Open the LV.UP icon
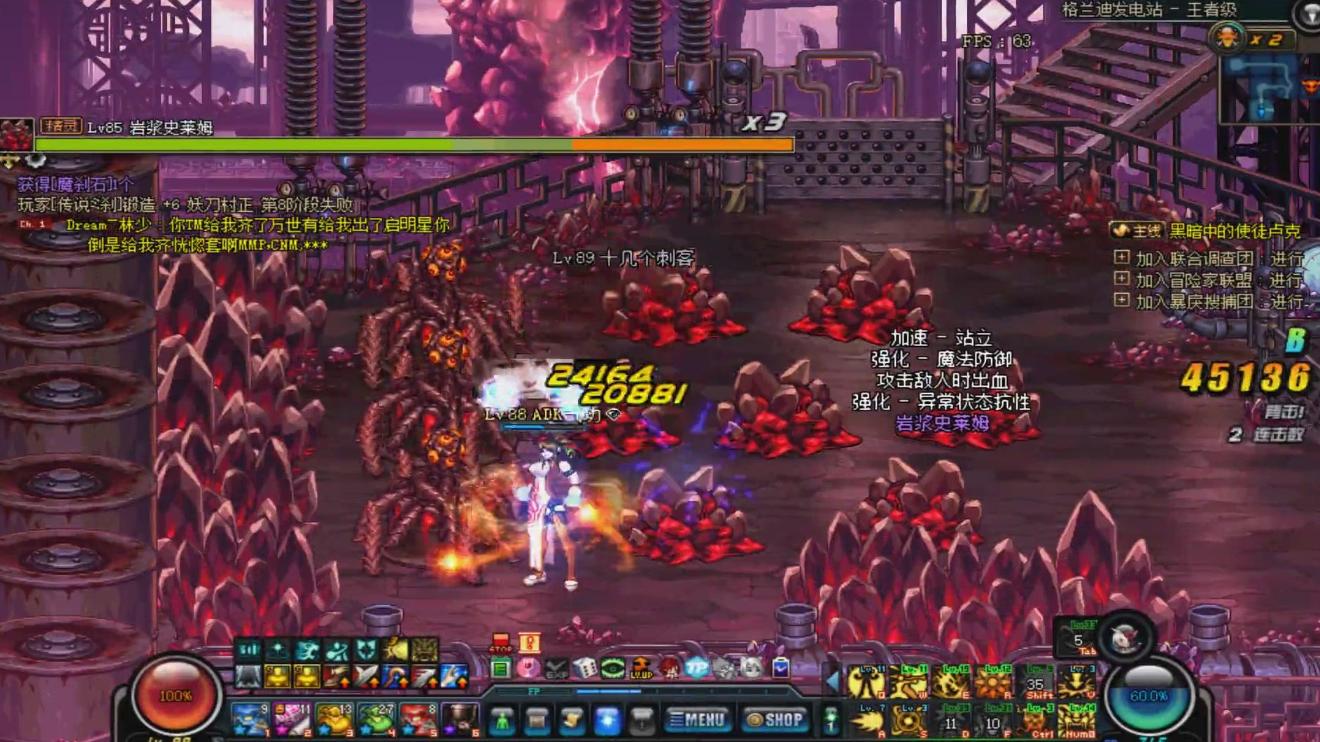1320x742 pixels. 641,667
